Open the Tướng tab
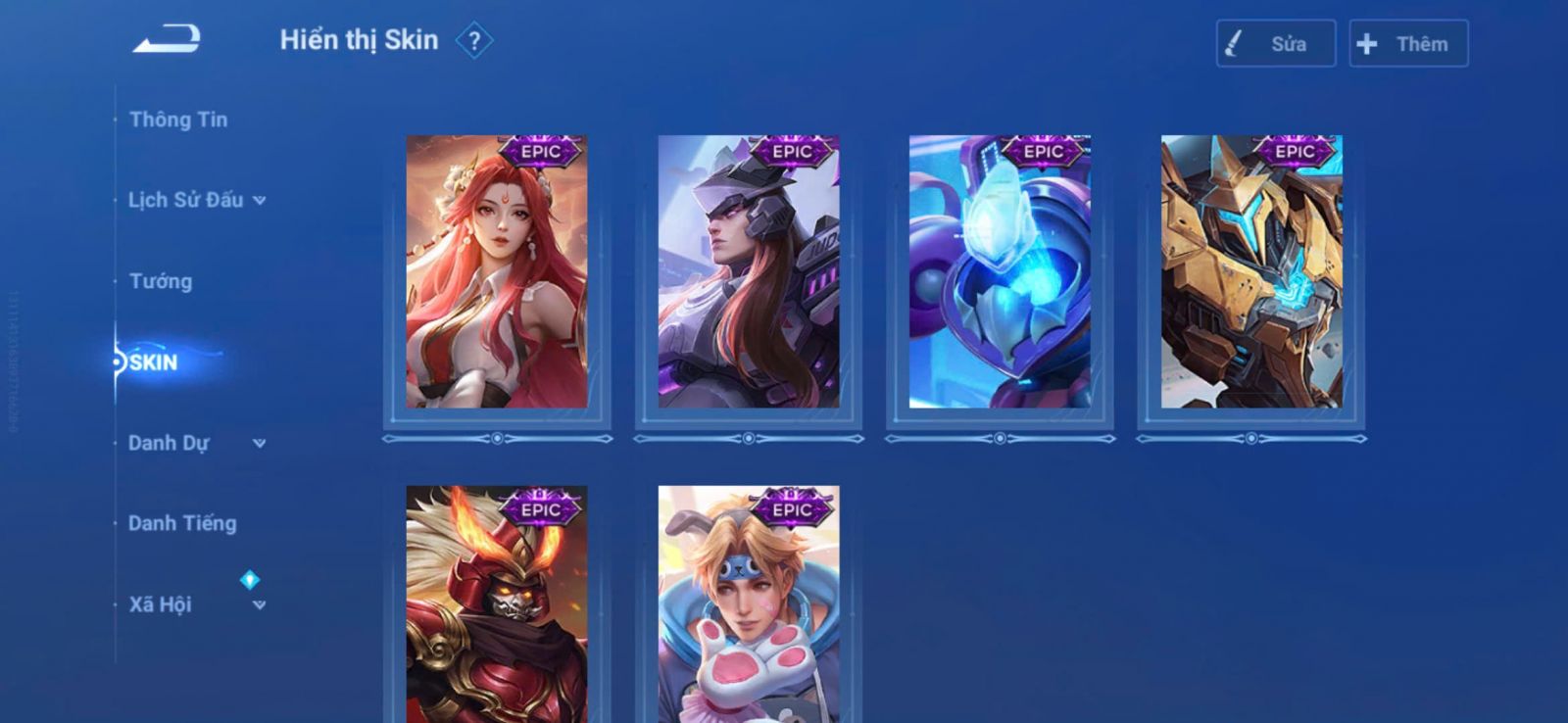This screenshot has width=1568, height=723. click(161, 281)
